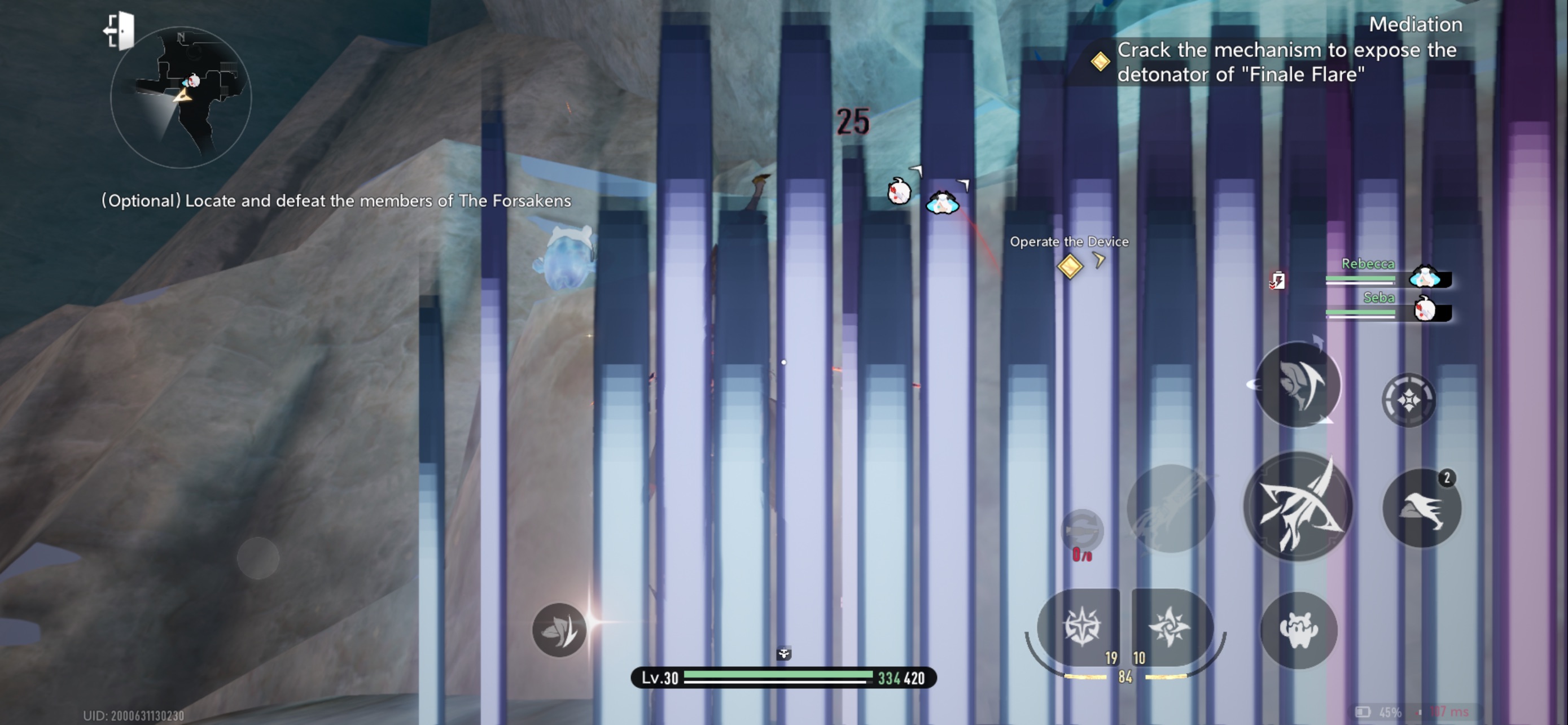Cast the compass-star skill costing 19

[1080, 627]
